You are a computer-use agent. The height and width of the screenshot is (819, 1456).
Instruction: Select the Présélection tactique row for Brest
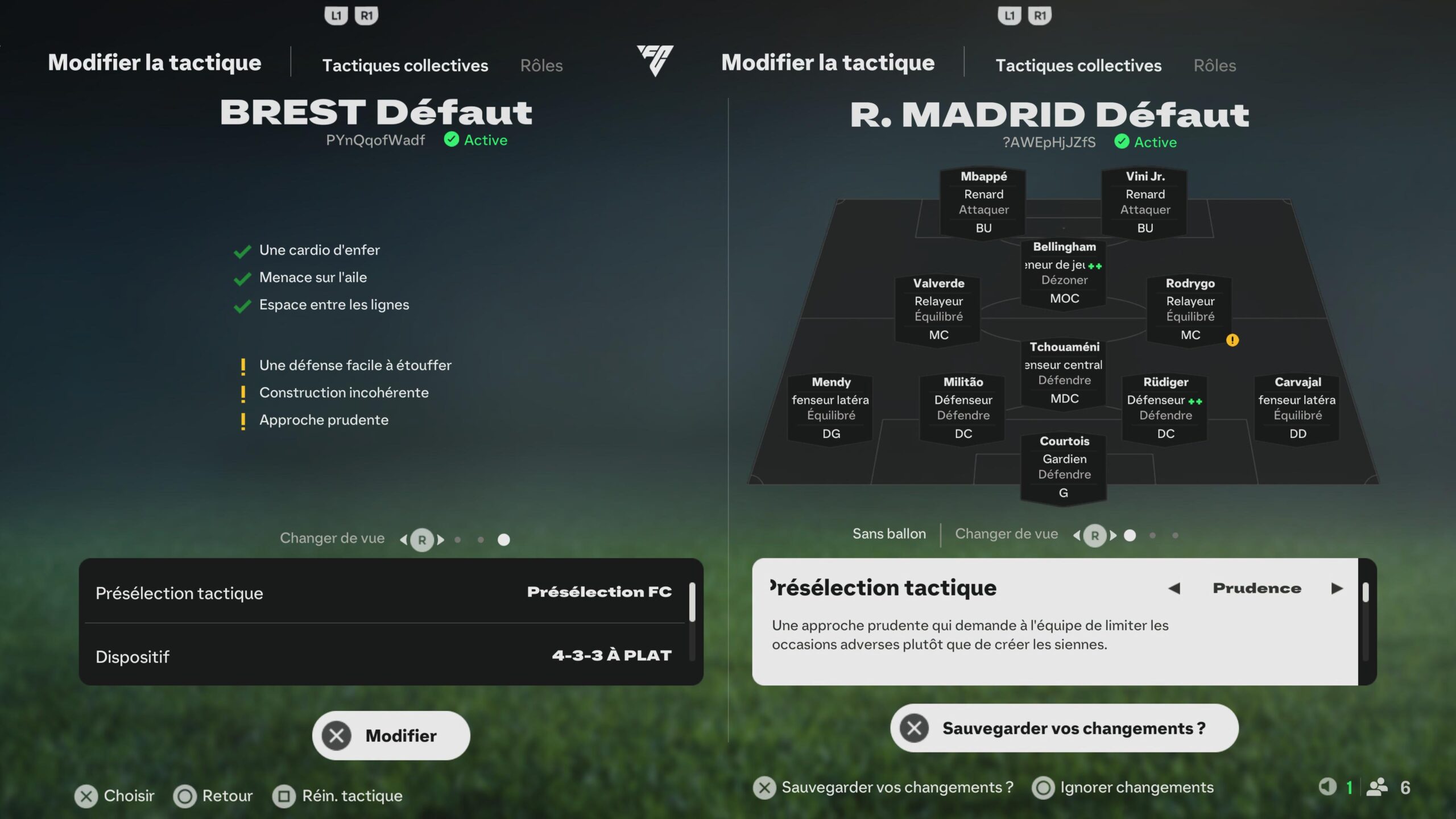point(384,592)
